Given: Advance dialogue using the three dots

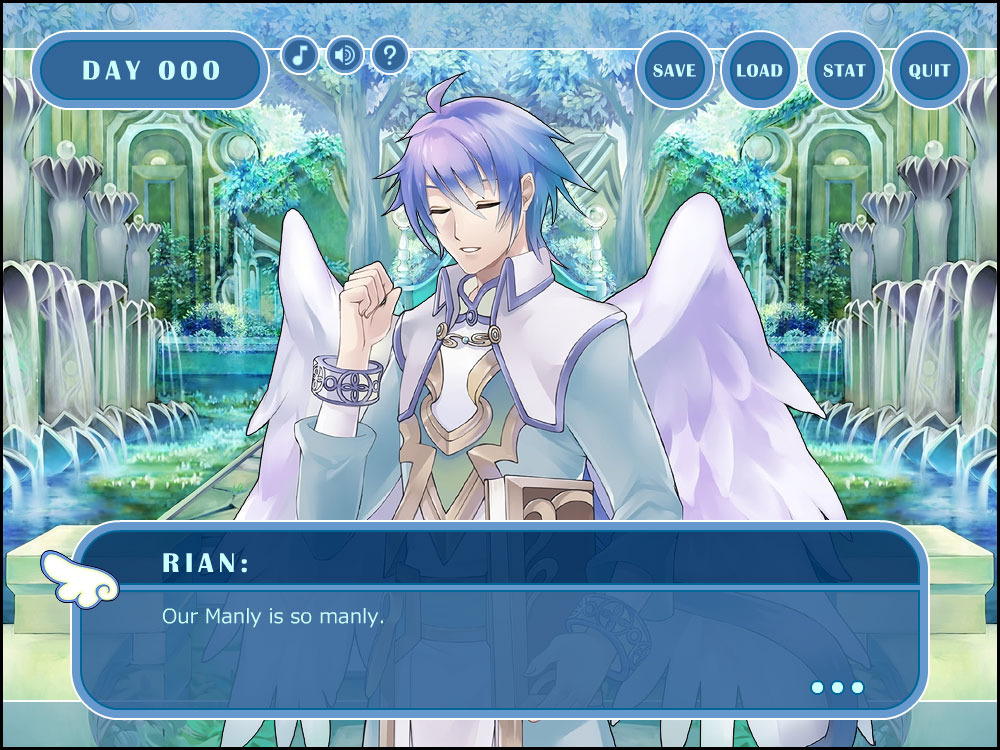Looking at the screenshot, I should point(837,687).
